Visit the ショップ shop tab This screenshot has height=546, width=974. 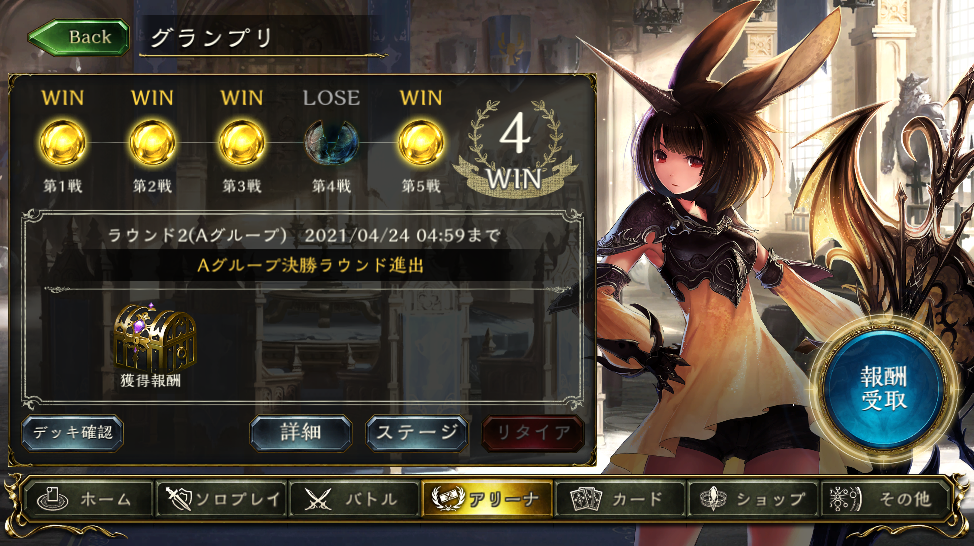pos(752,499)
